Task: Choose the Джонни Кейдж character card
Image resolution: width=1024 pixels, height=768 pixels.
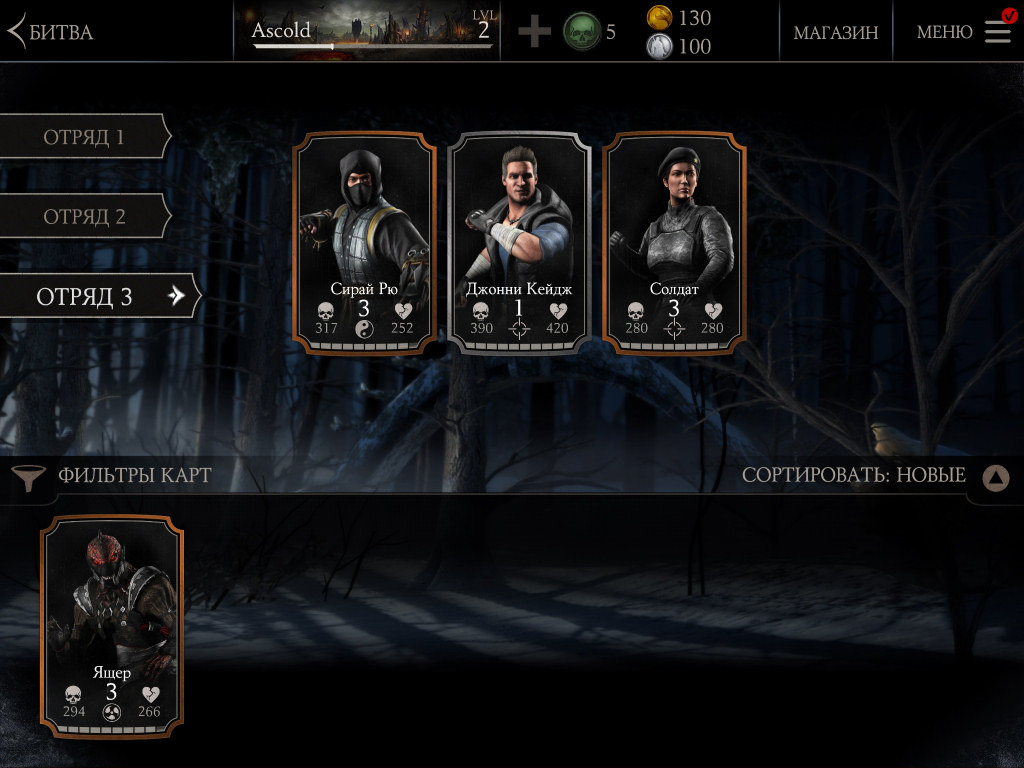Action: [x=519, y=243]
